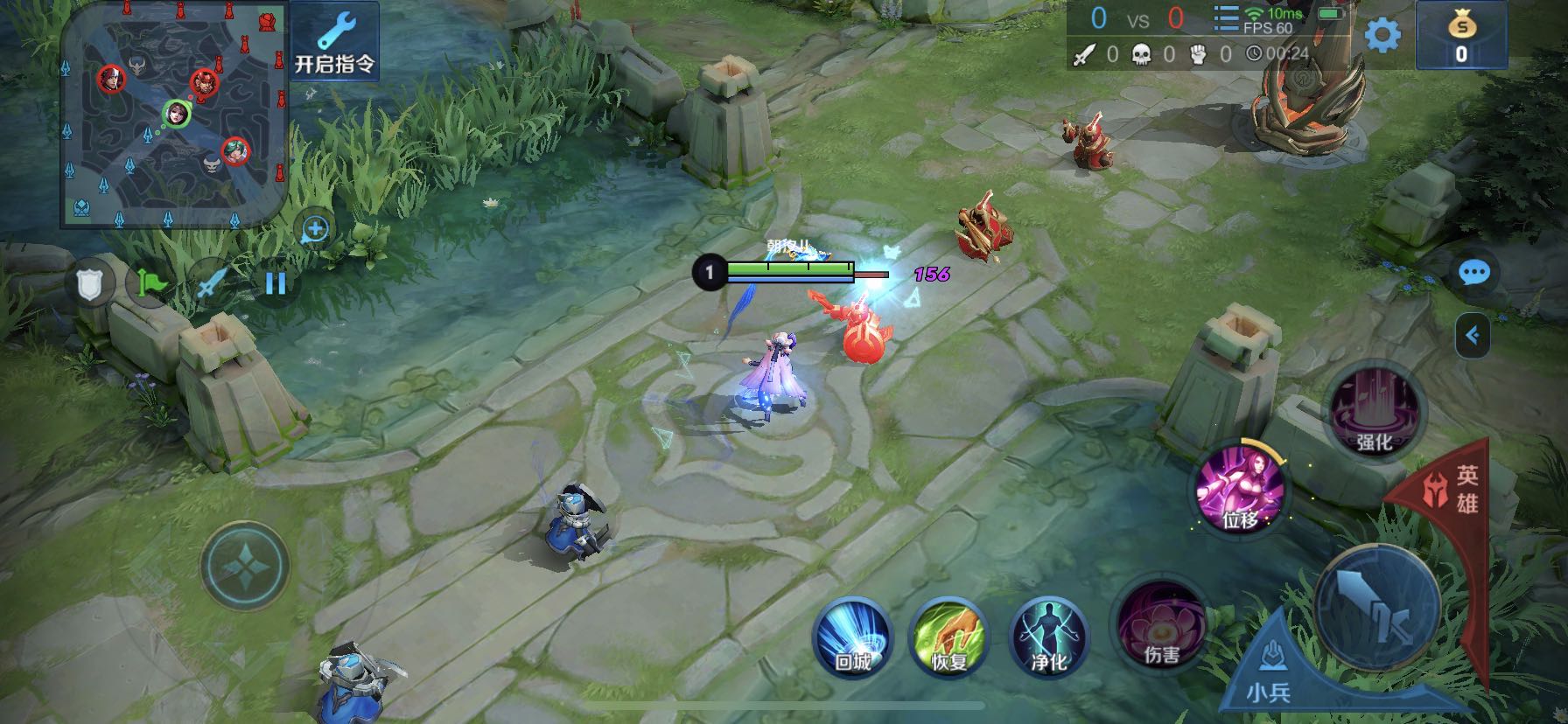The width and height of the screenshot is (1568, 724).
Task: Open the 开启指令 wrench button
Action: (x=334, y=41)
